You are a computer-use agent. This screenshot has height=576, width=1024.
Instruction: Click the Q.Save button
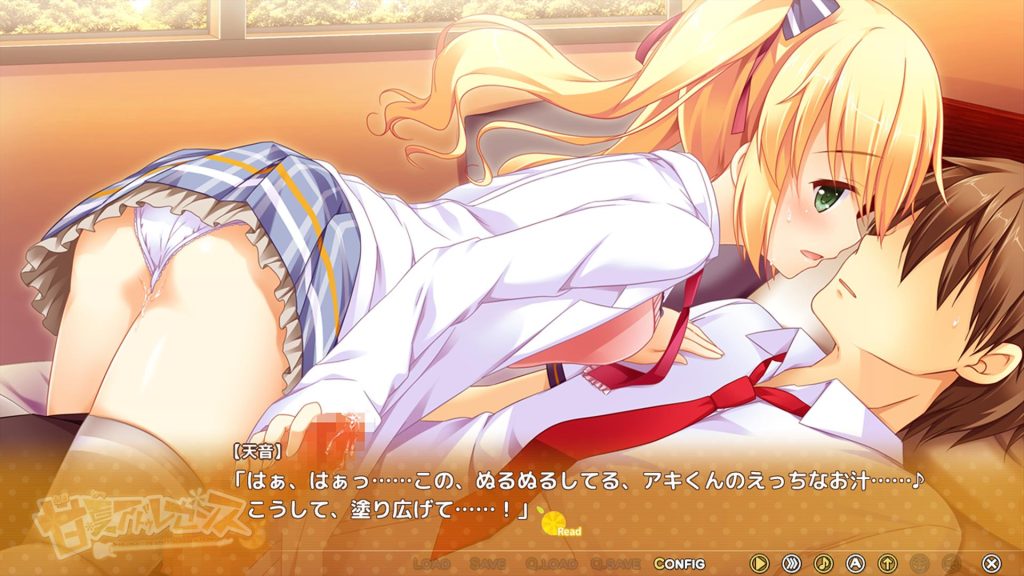point(614,564)
